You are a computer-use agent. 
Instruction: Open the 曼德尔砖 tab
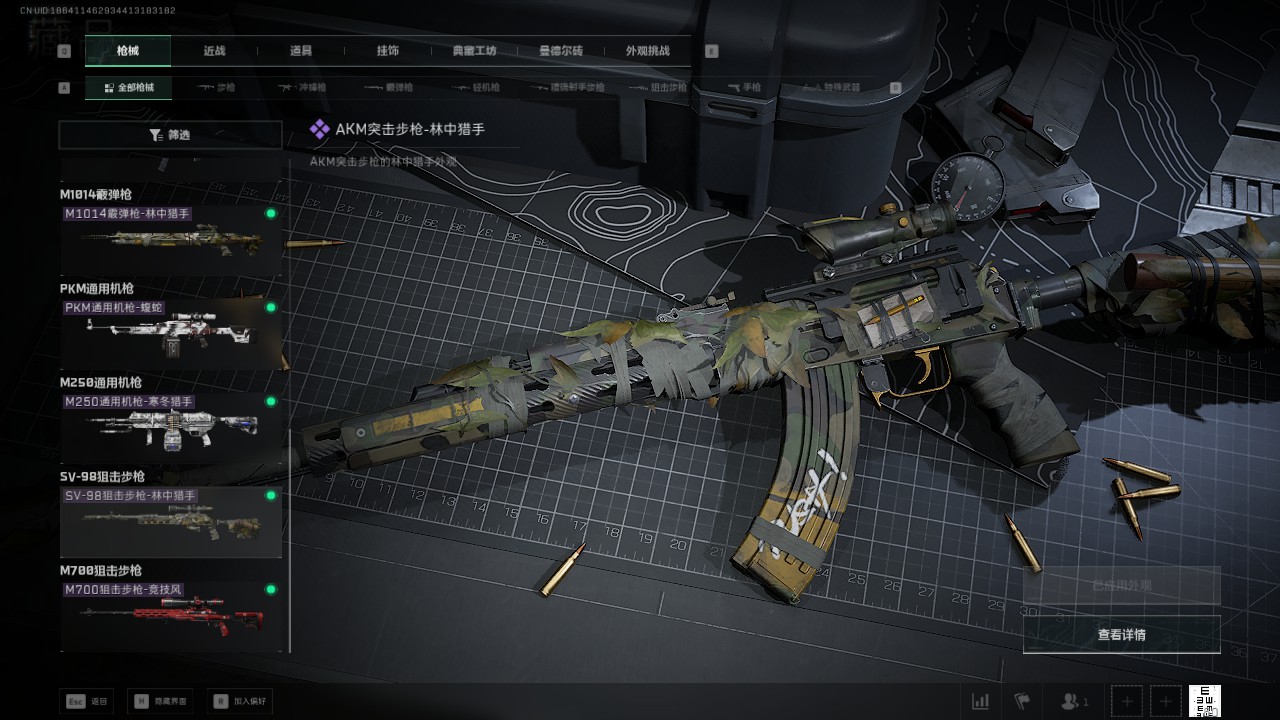561,51
